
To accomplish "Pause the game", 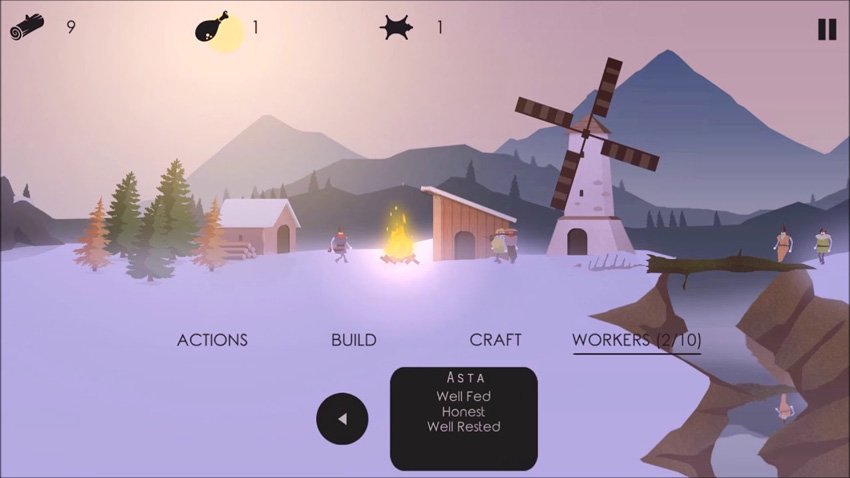I will coord(826,29).
